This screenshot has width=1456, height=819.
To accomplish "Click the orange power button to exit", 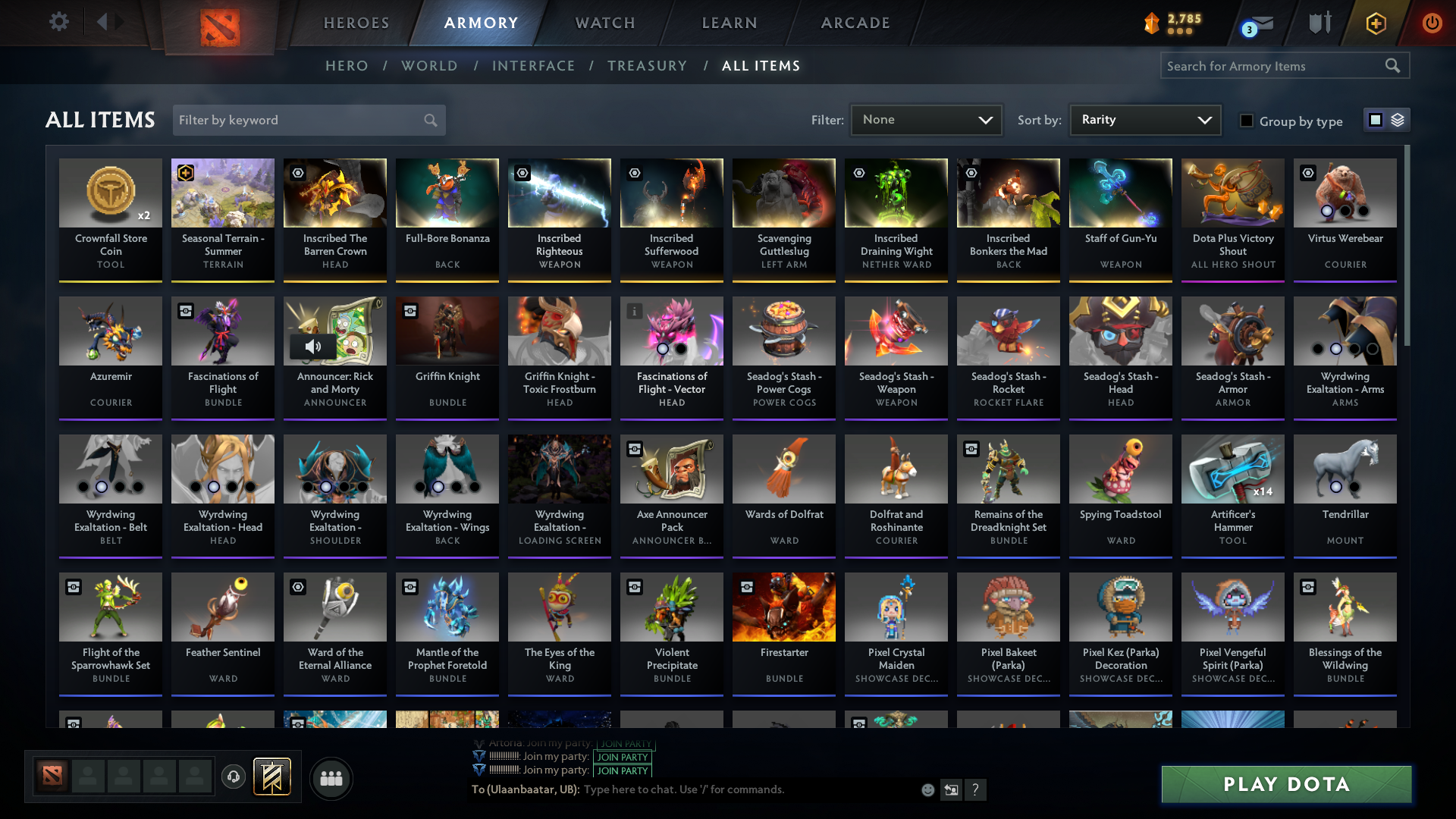I will [1432, 23].
